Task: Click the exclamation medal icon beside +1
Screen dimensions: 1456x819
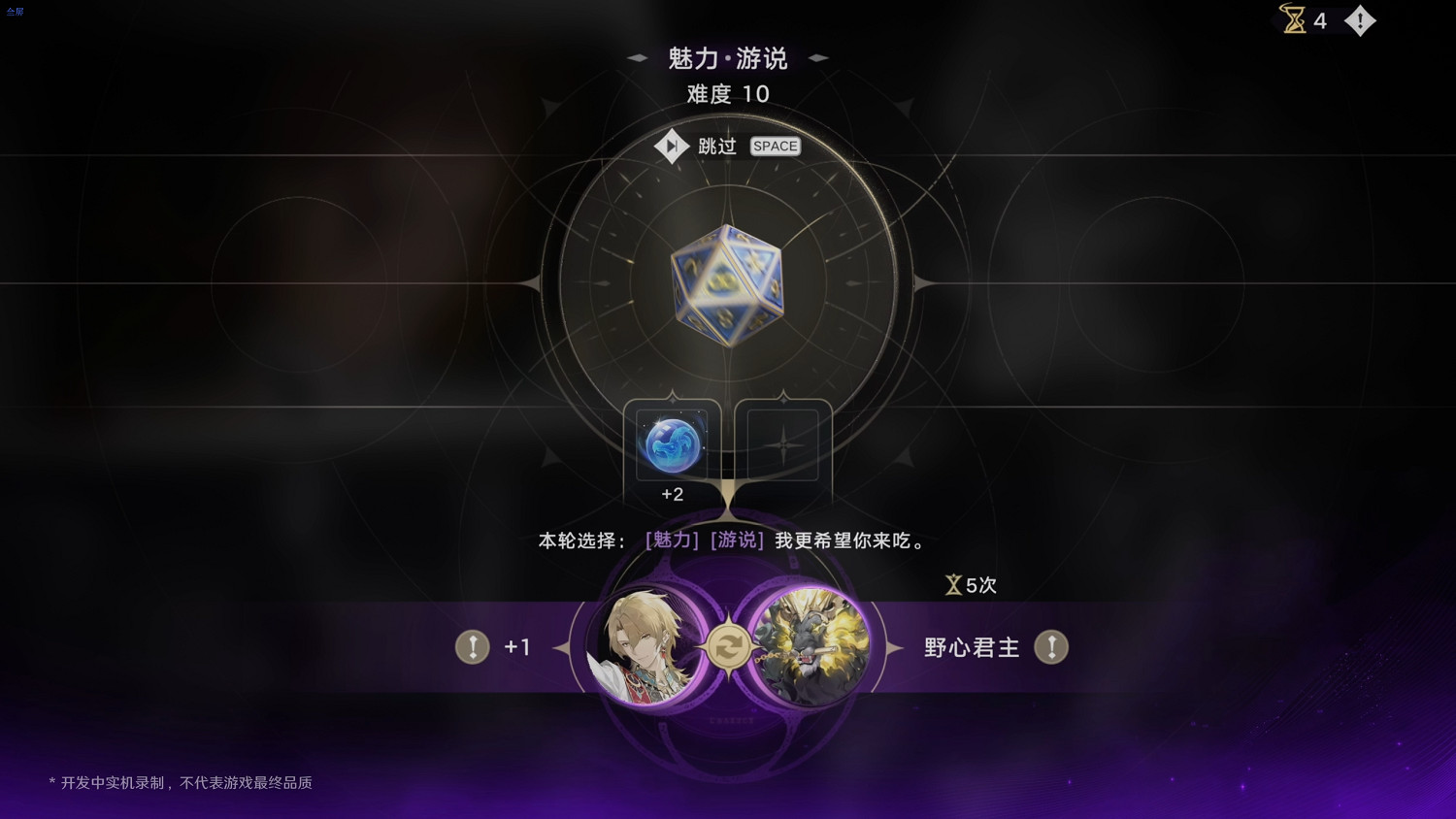Action: click(x=473, y=646)
